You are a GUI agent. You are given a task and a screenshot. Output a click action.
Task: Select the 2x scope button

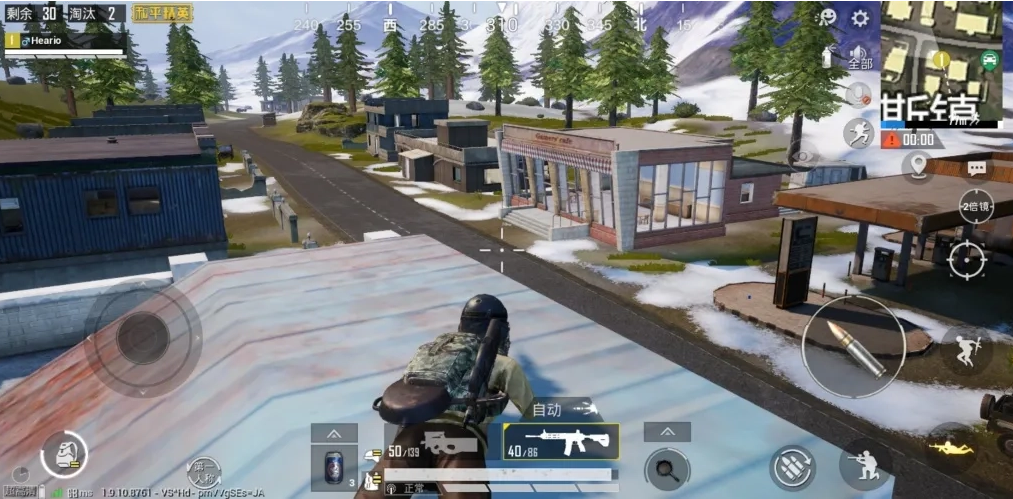tap(975, 206)
